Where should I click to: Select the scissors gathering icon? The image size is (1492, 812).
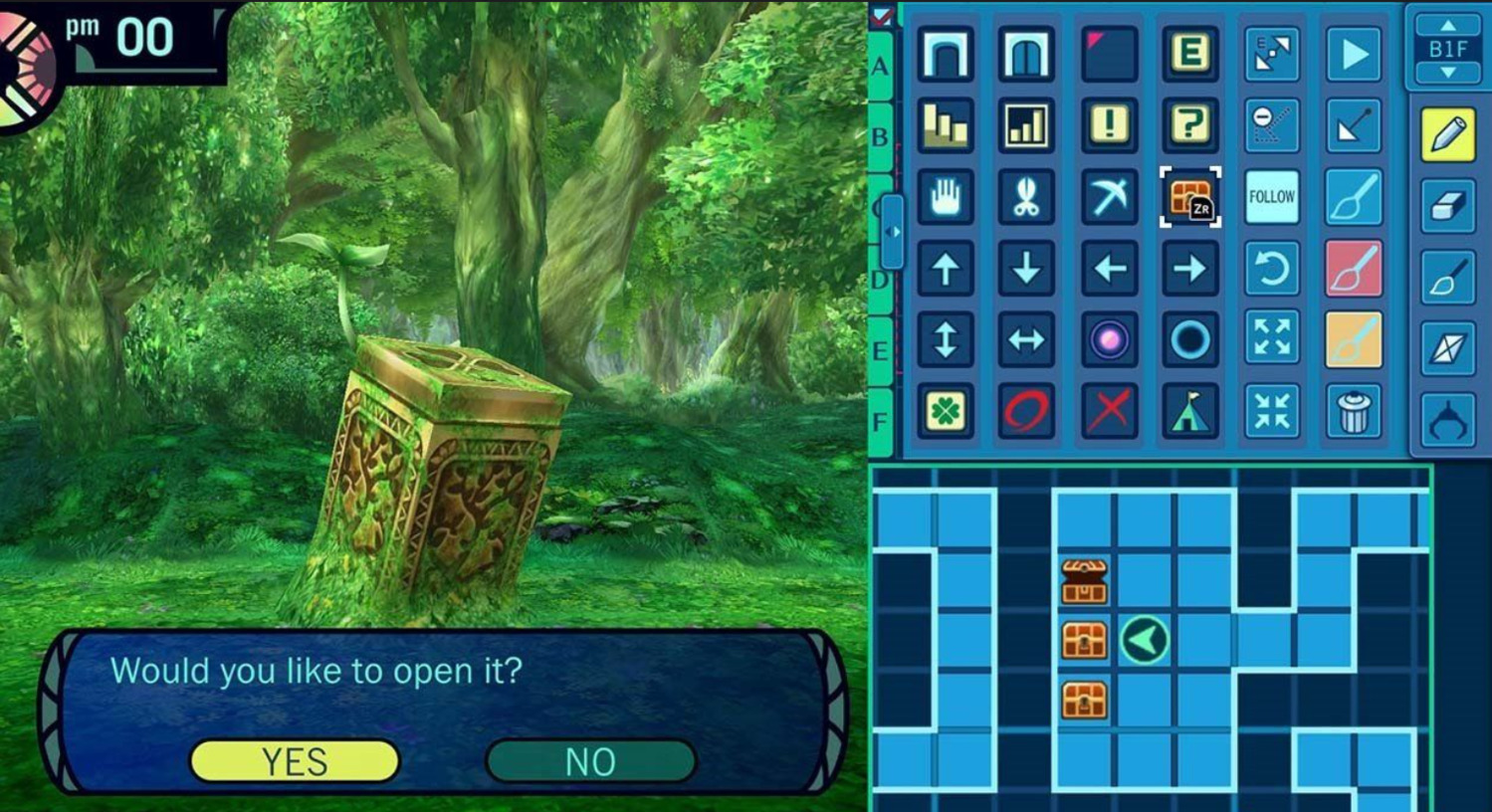click(1026, 197)
